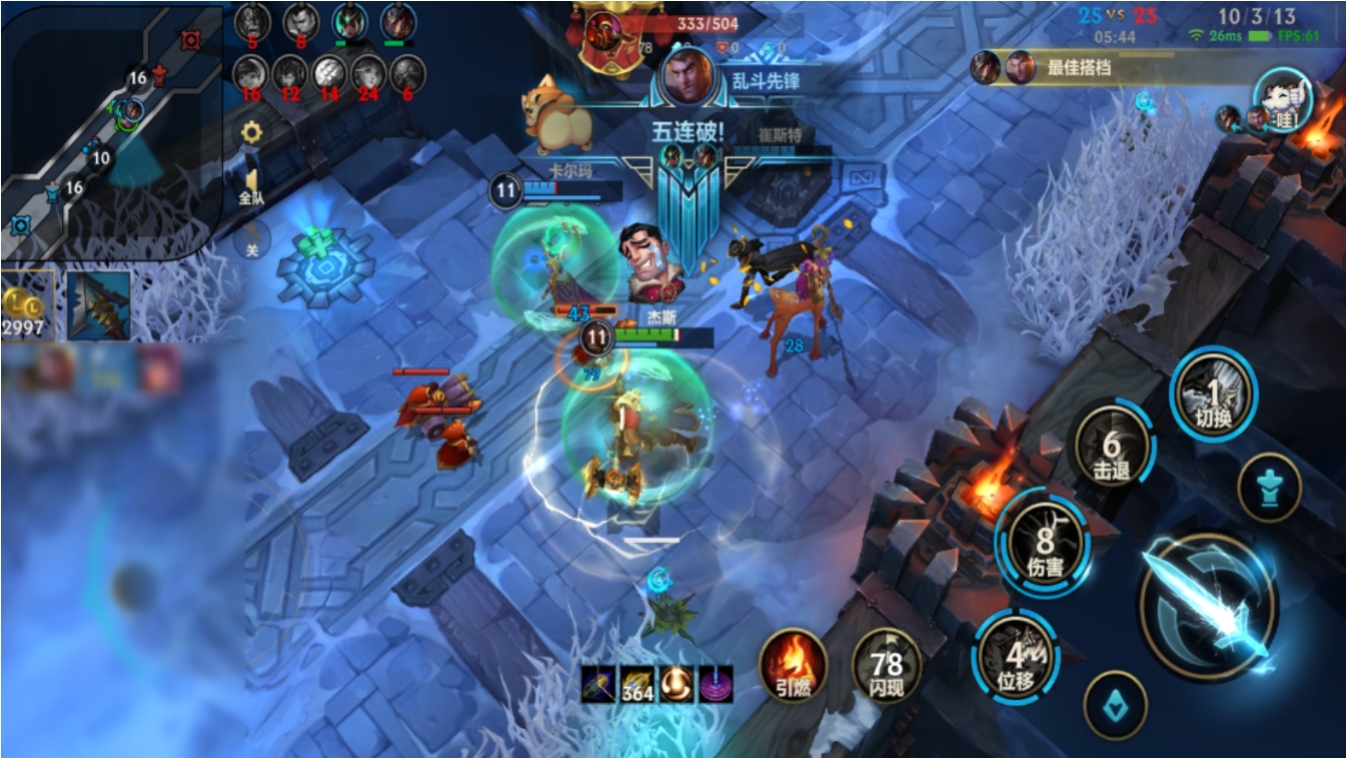Viewport: 1346px width, 758px height.
Task: Buy the recommended serrated blade item
Action: (99, 305)
